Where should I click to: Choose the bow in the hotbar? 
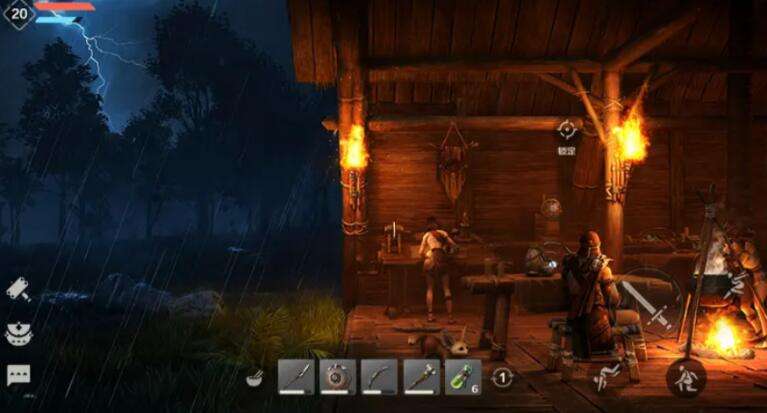[378, 377]
